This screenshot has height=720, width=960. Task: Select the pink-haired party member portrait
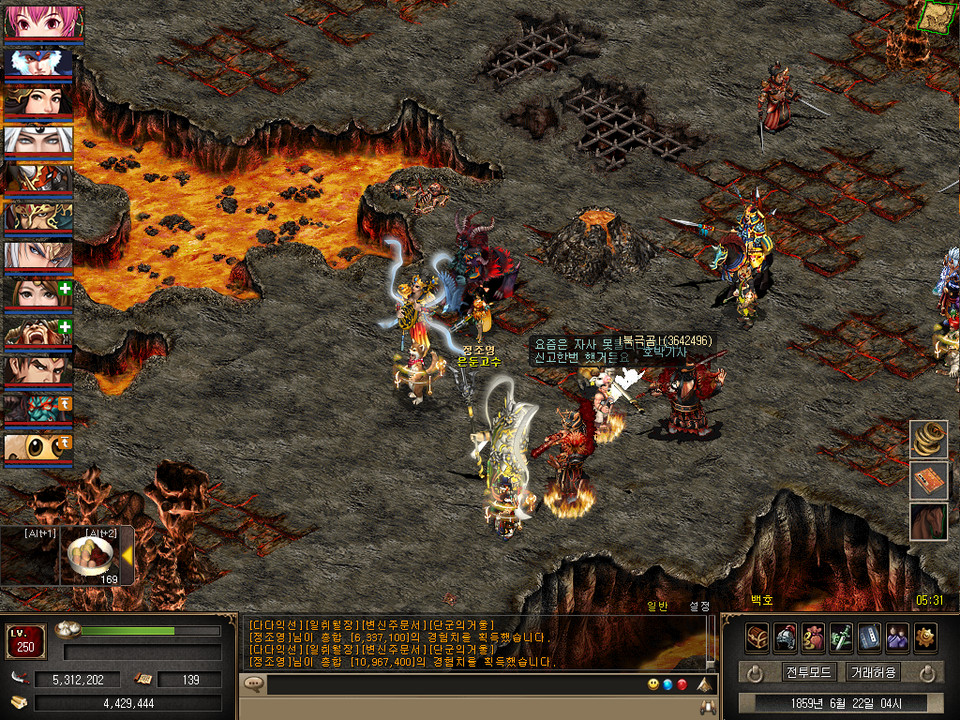38,22
